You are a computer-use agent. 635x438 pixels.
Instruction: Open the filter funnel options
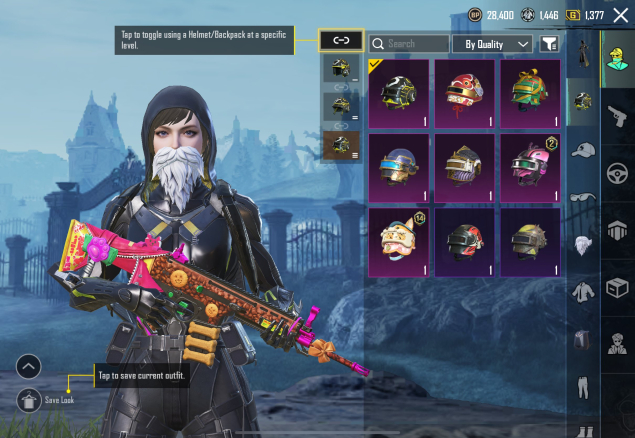click(x=549, y=44)
